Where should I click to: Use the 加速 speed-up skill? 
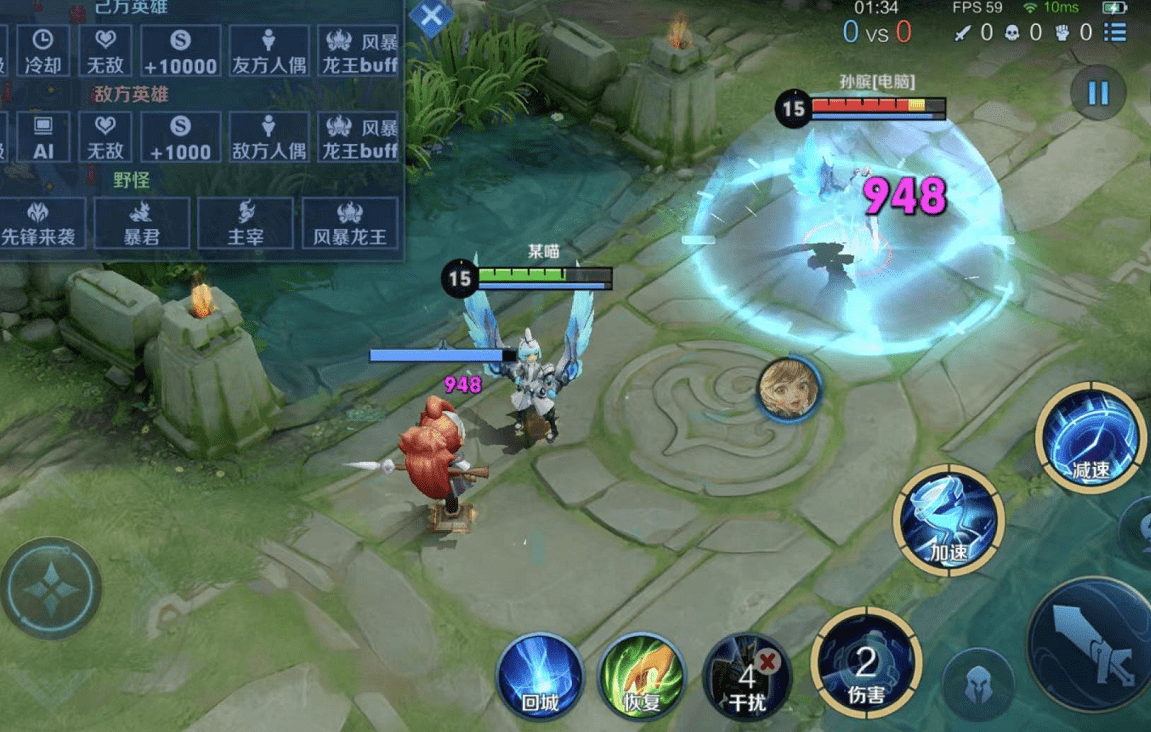pos(948,520)
